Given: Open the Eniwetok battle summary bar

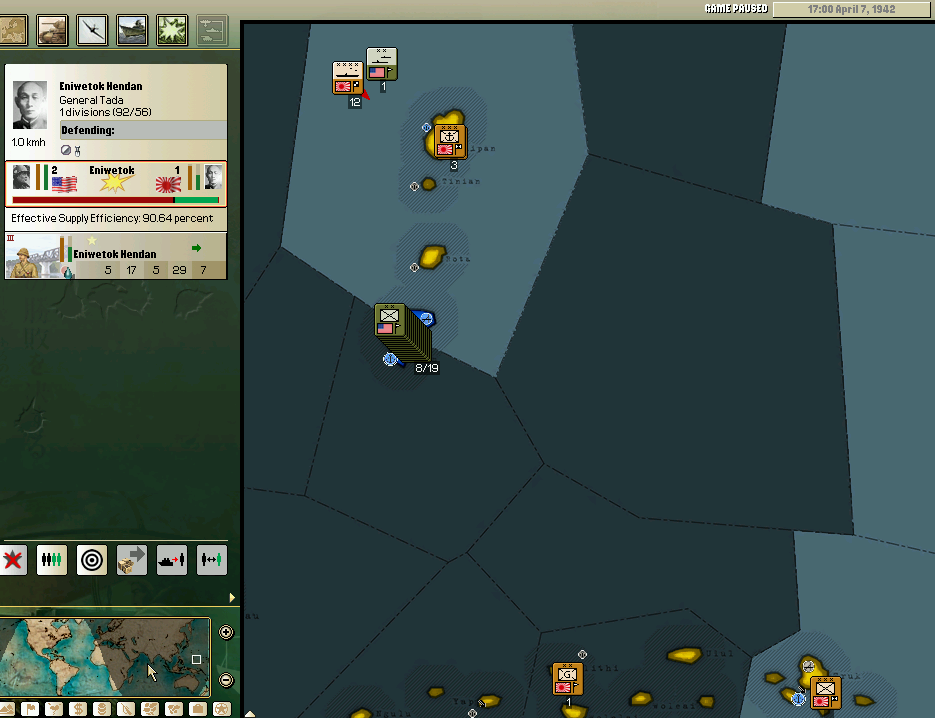Looking at the screenshot, I should [116, 183].
